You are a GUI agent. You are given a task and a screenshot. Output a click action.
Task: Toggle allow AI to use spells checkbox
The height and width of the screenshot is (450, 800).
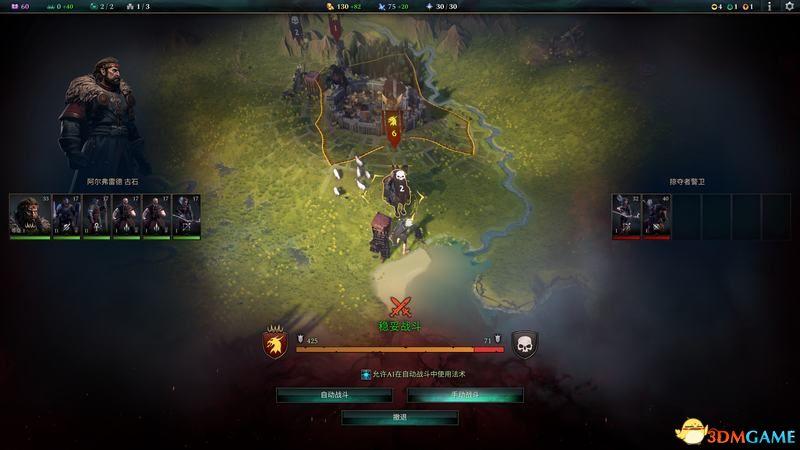[366, 374]
